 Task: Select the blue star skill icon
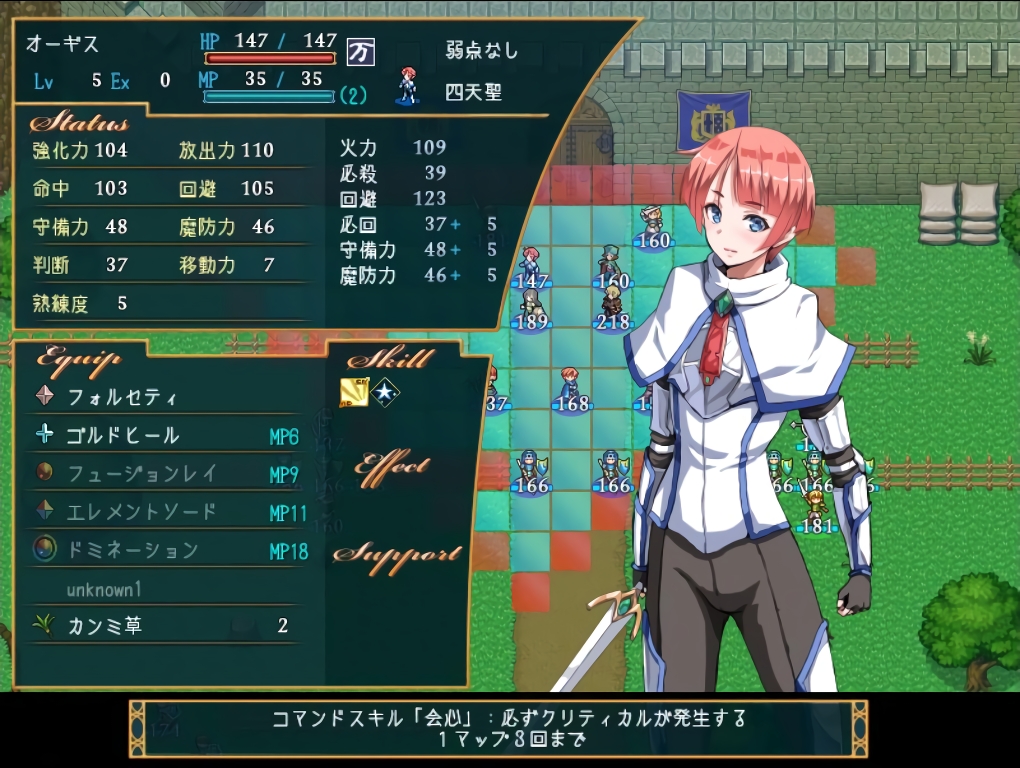pos(385,393)
